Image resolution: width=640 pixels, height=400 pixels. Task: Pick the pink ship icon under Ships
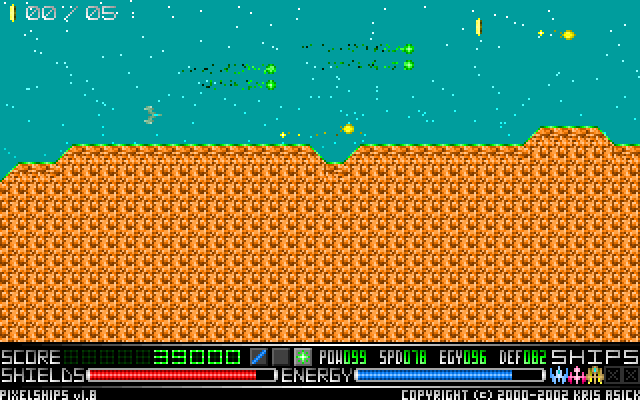tap(576, 375)
